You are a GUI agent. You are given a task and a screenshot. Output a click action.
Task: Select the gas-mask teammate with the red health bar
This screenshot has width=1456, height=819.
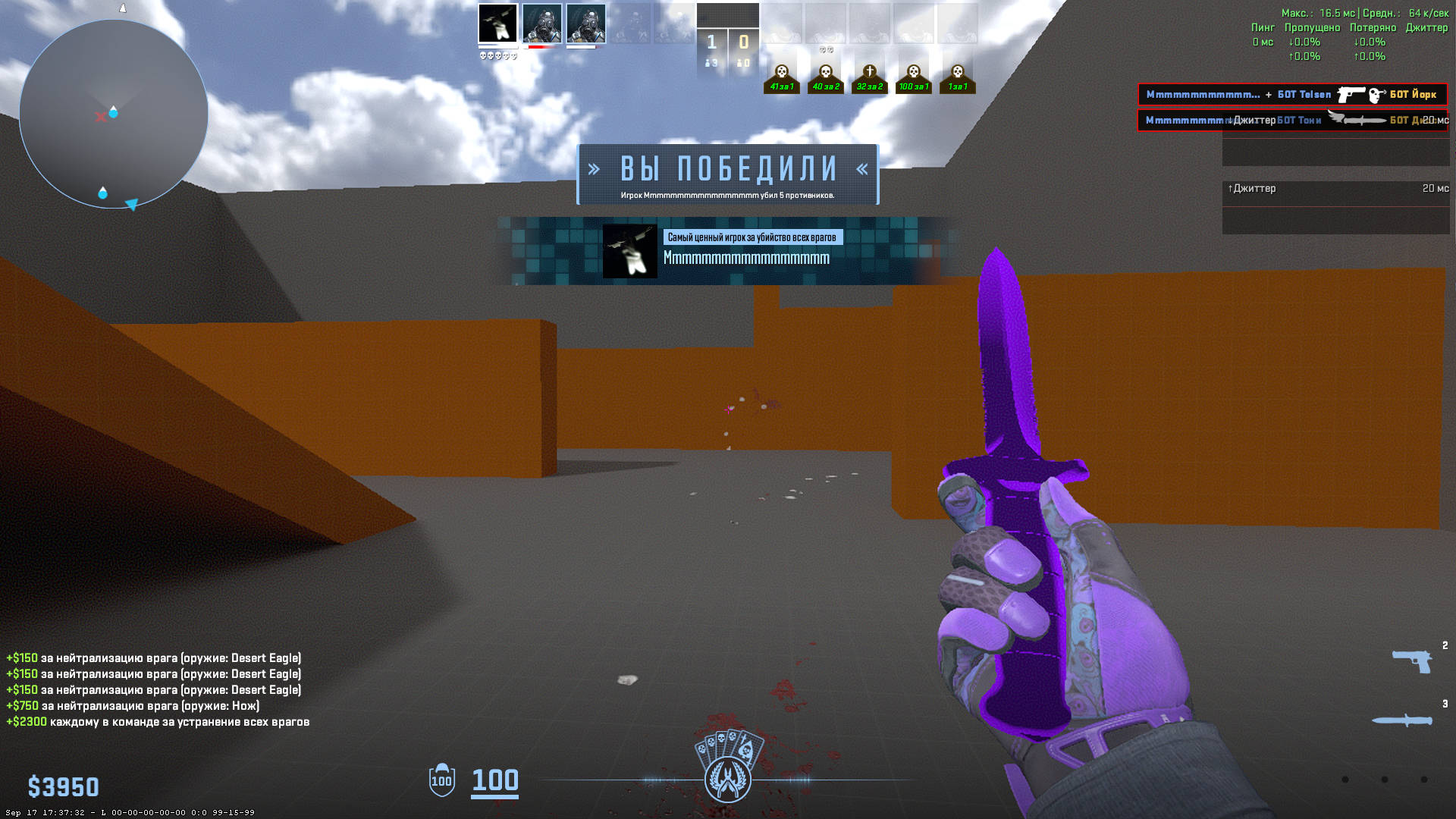[541, 24]
